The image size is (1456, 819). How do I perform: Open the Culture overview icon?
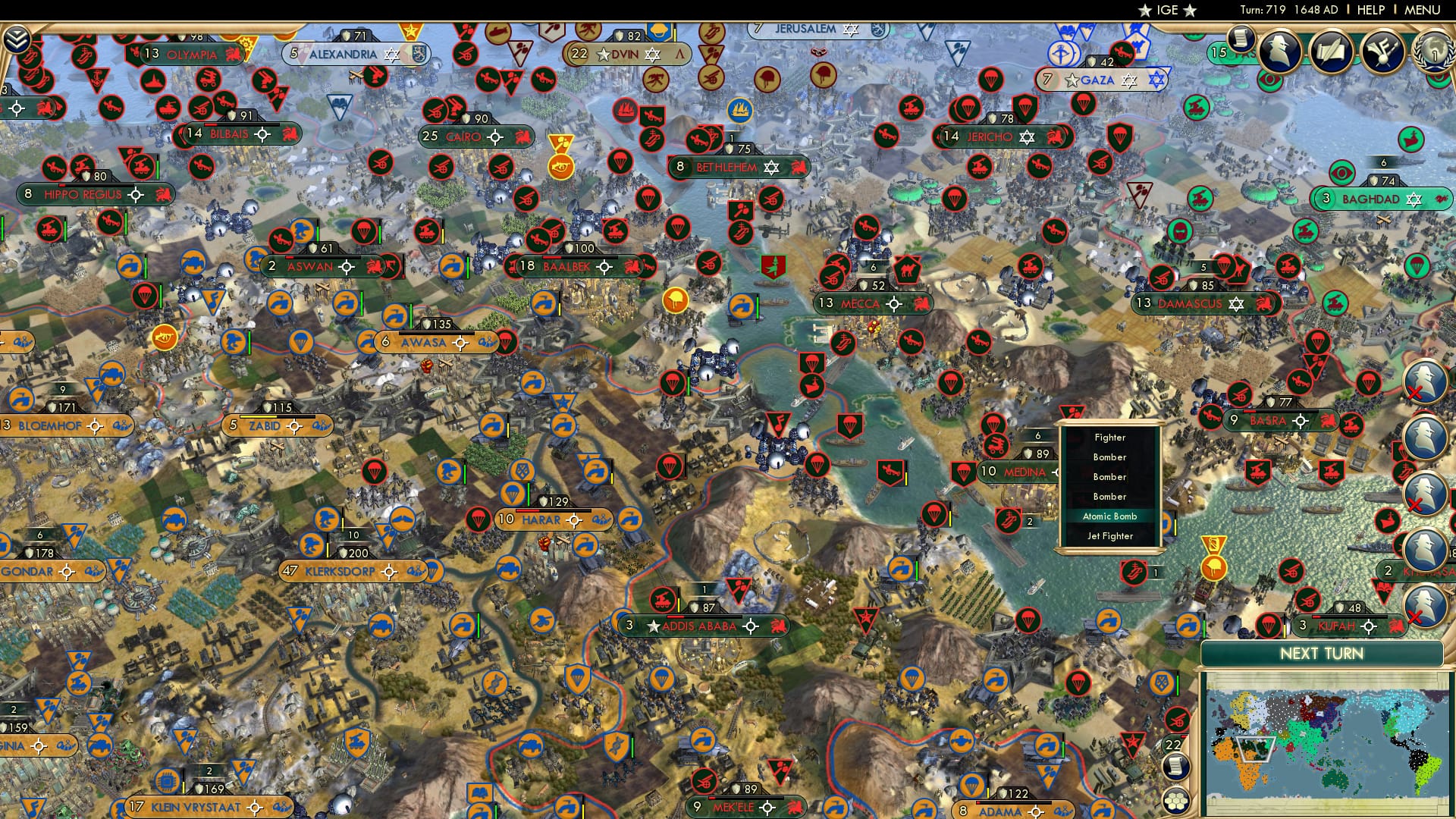pos(1382,50)
